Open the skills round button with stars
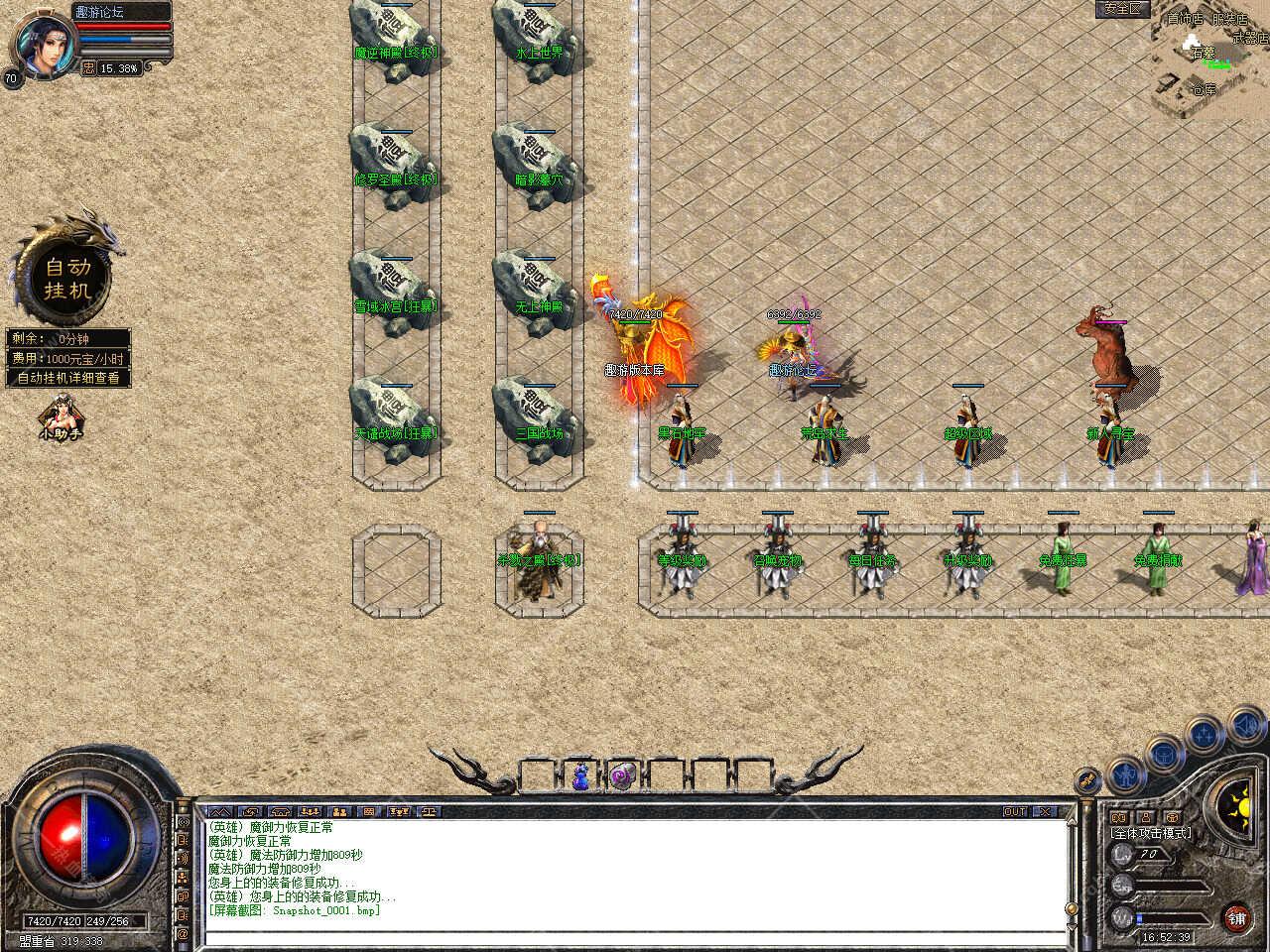The width and height of the screenshot is (1270, 952). click(x=1205, y=734)
